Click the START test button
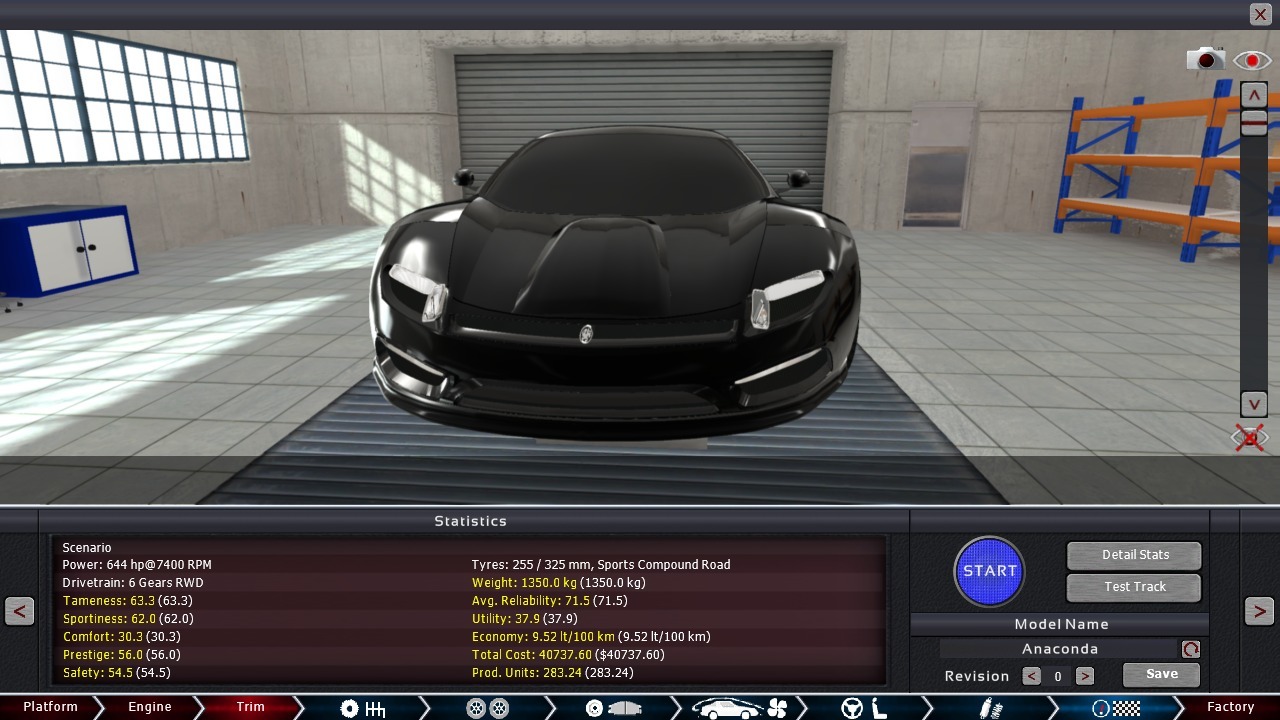The height and width of the screenshot is (720, 1280). tap(989, 571)
